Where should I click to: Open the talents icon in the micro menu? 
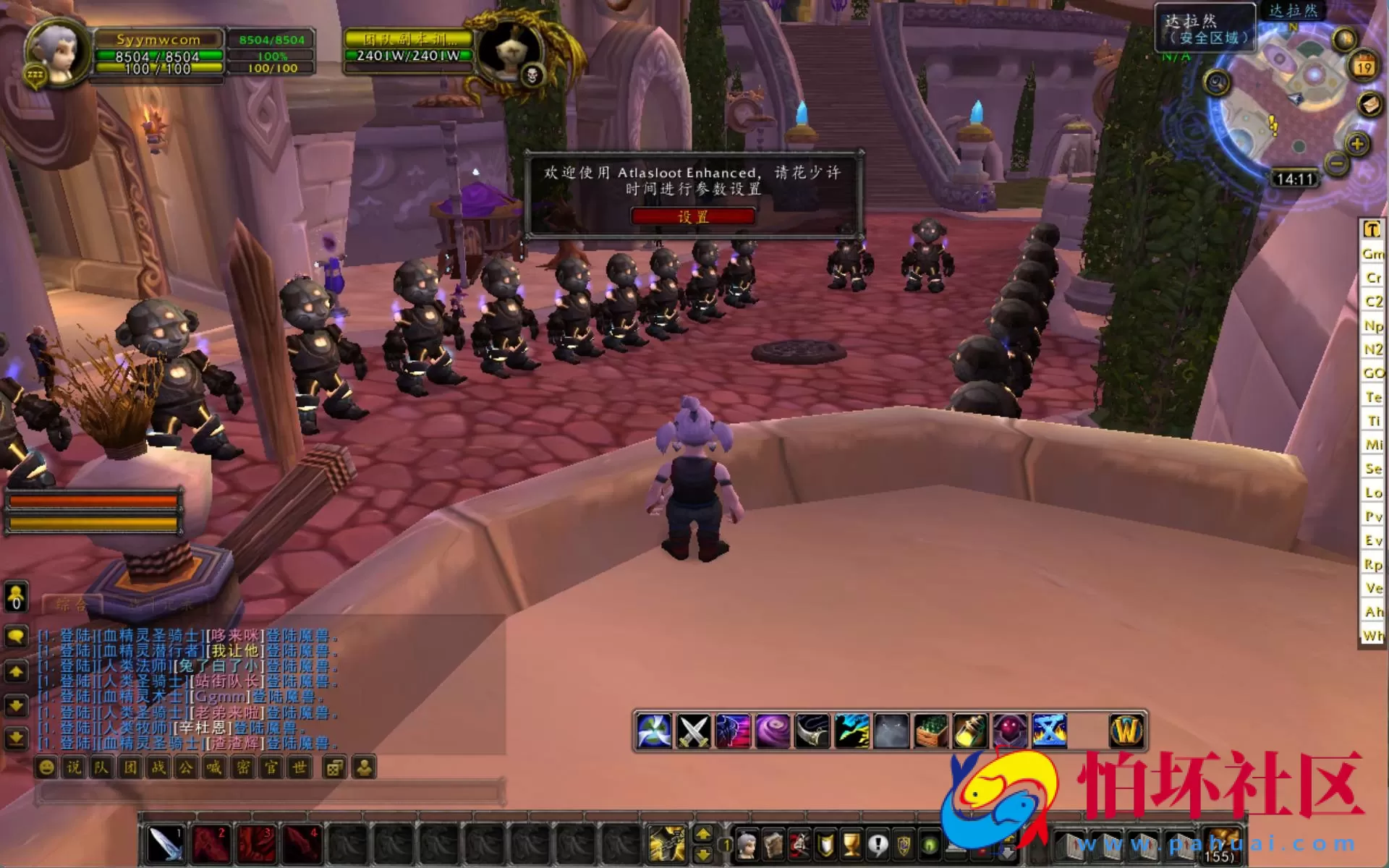[799, 848]
